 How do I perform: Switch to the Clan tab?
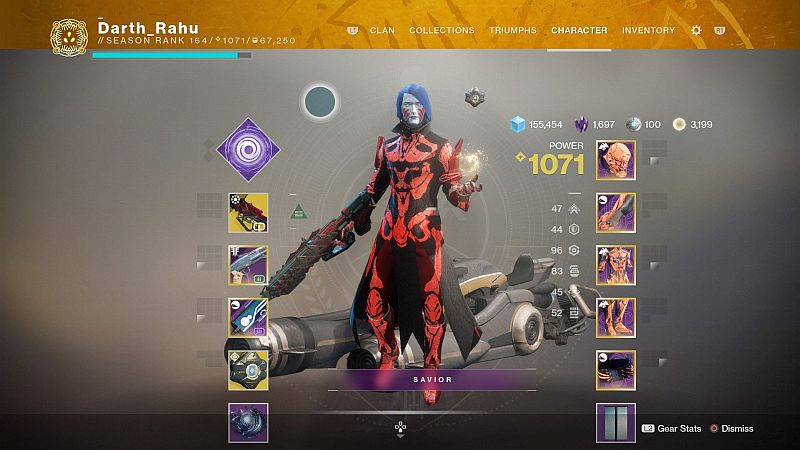[381, 30]
